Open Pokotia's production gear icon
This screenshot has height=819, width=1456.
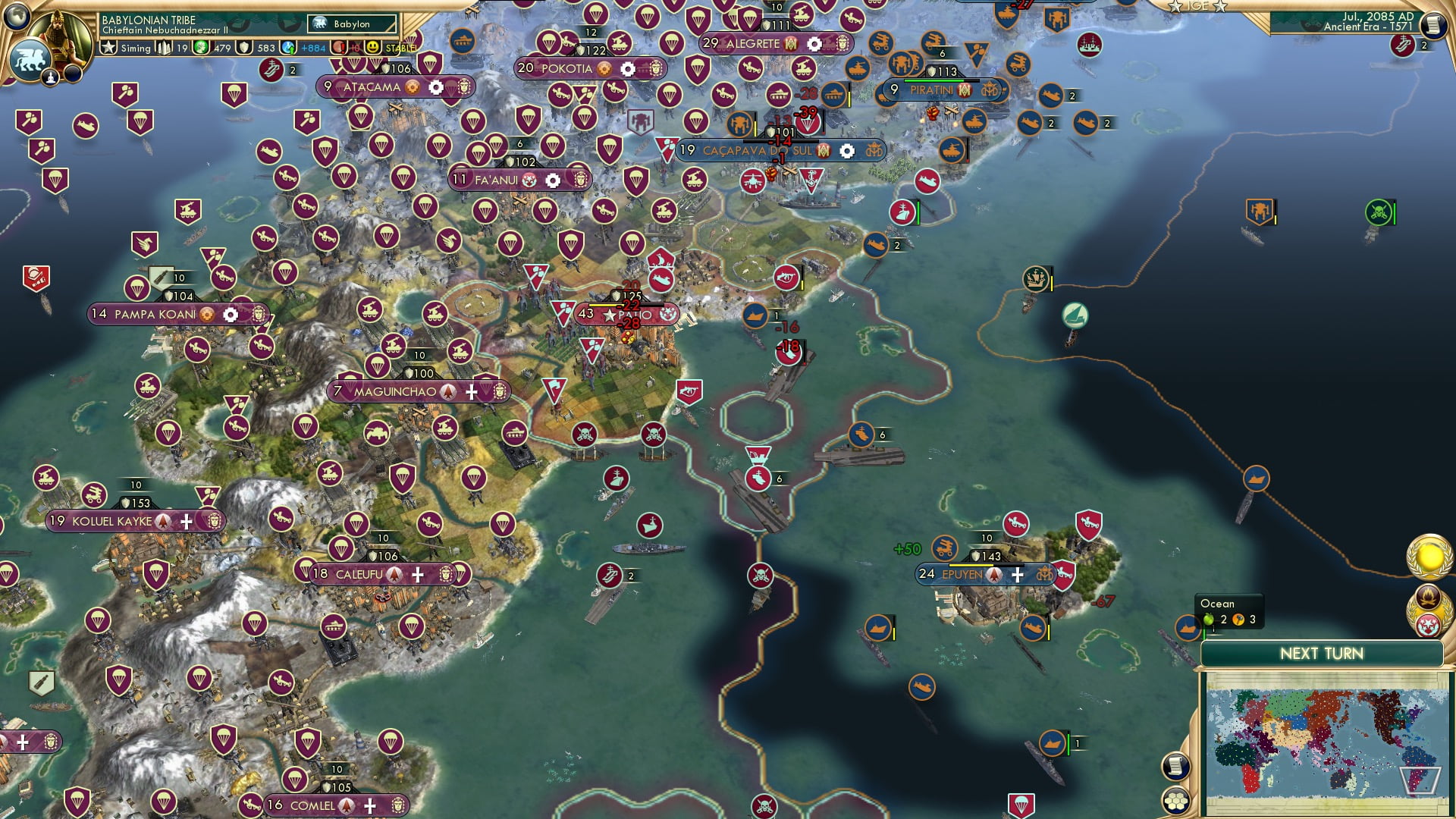click(628, 69)
